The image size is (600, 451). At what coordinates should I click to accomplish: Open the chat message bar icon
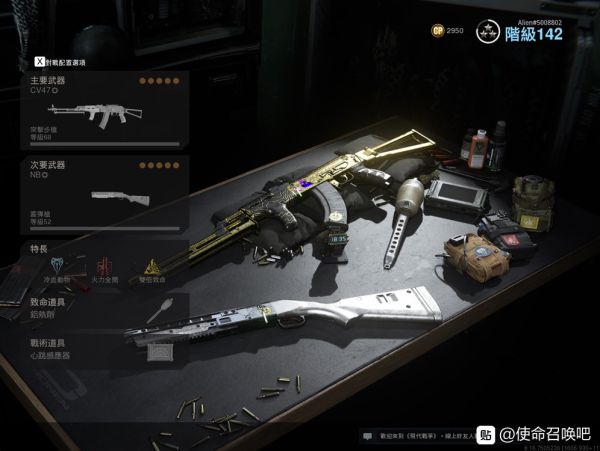(x=369, y=436)
